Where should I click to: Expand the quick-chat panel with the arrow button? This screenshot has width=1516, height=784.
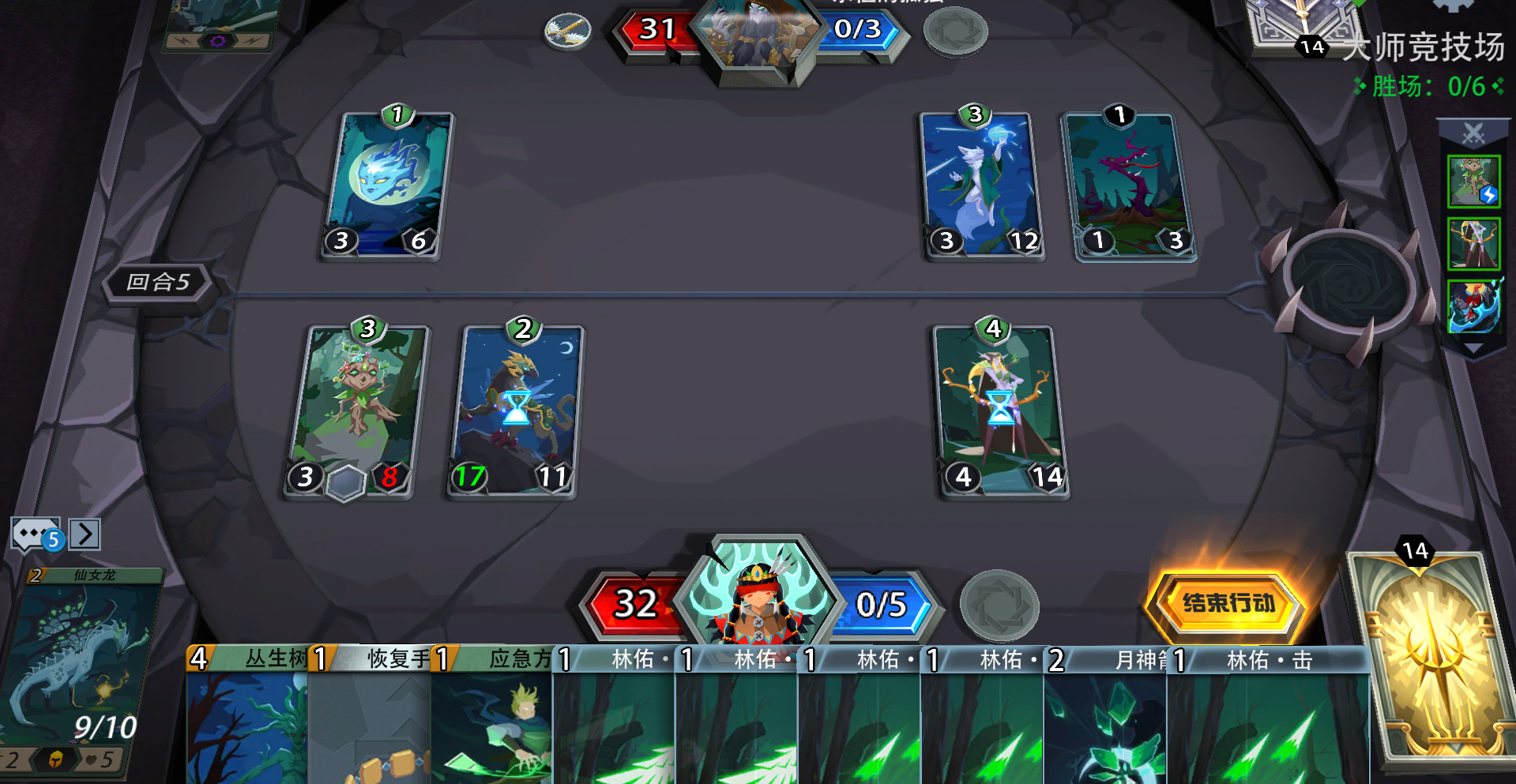[x=85, y=534]
